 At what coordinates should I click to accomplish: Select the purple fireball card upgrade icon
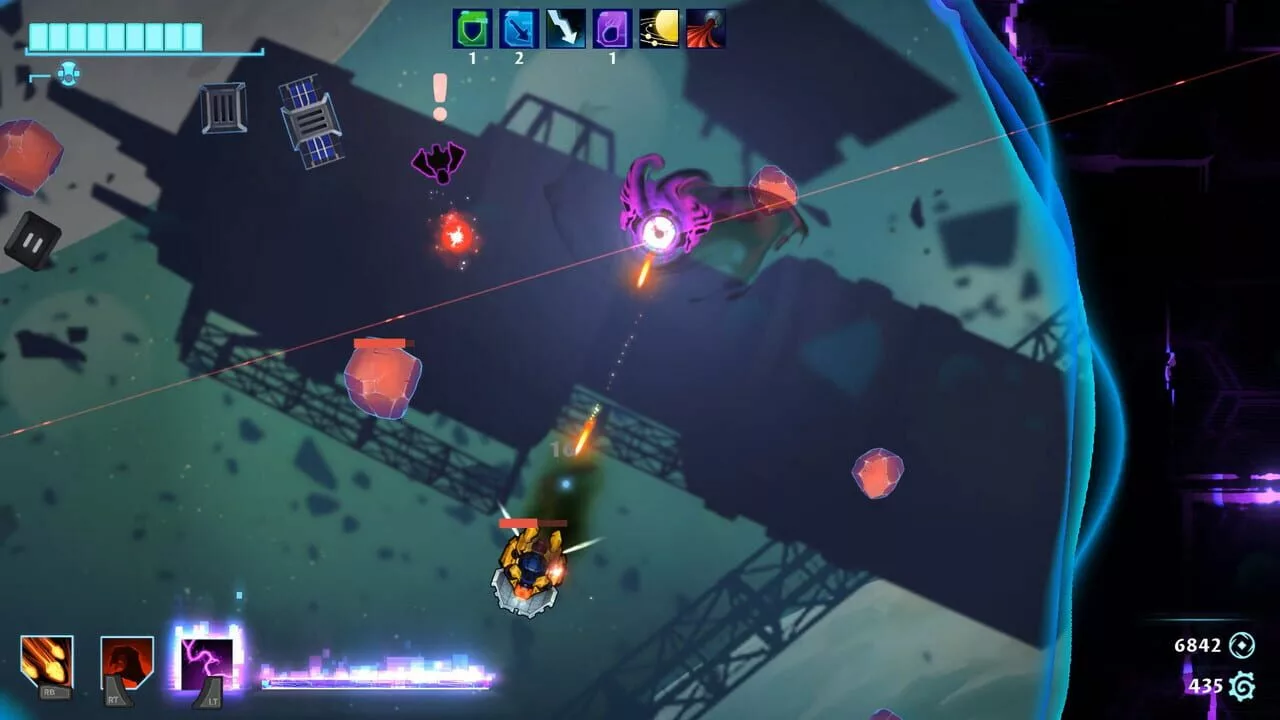[612, 29]
